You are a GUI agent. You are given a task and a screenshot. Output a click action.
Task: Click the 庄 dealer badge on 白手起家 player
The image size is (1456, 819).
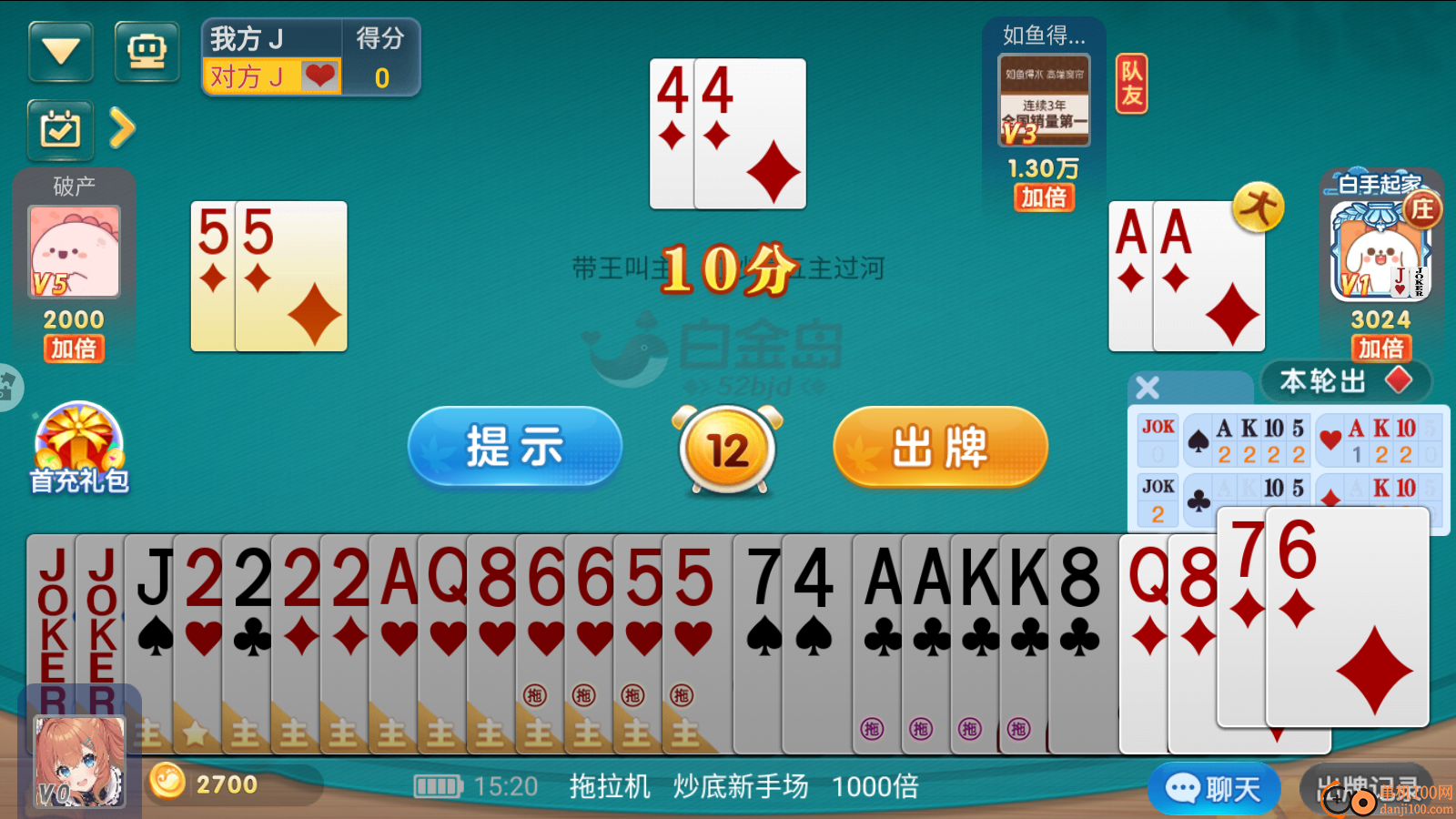pyautogui.click(x=1423, y=209)
